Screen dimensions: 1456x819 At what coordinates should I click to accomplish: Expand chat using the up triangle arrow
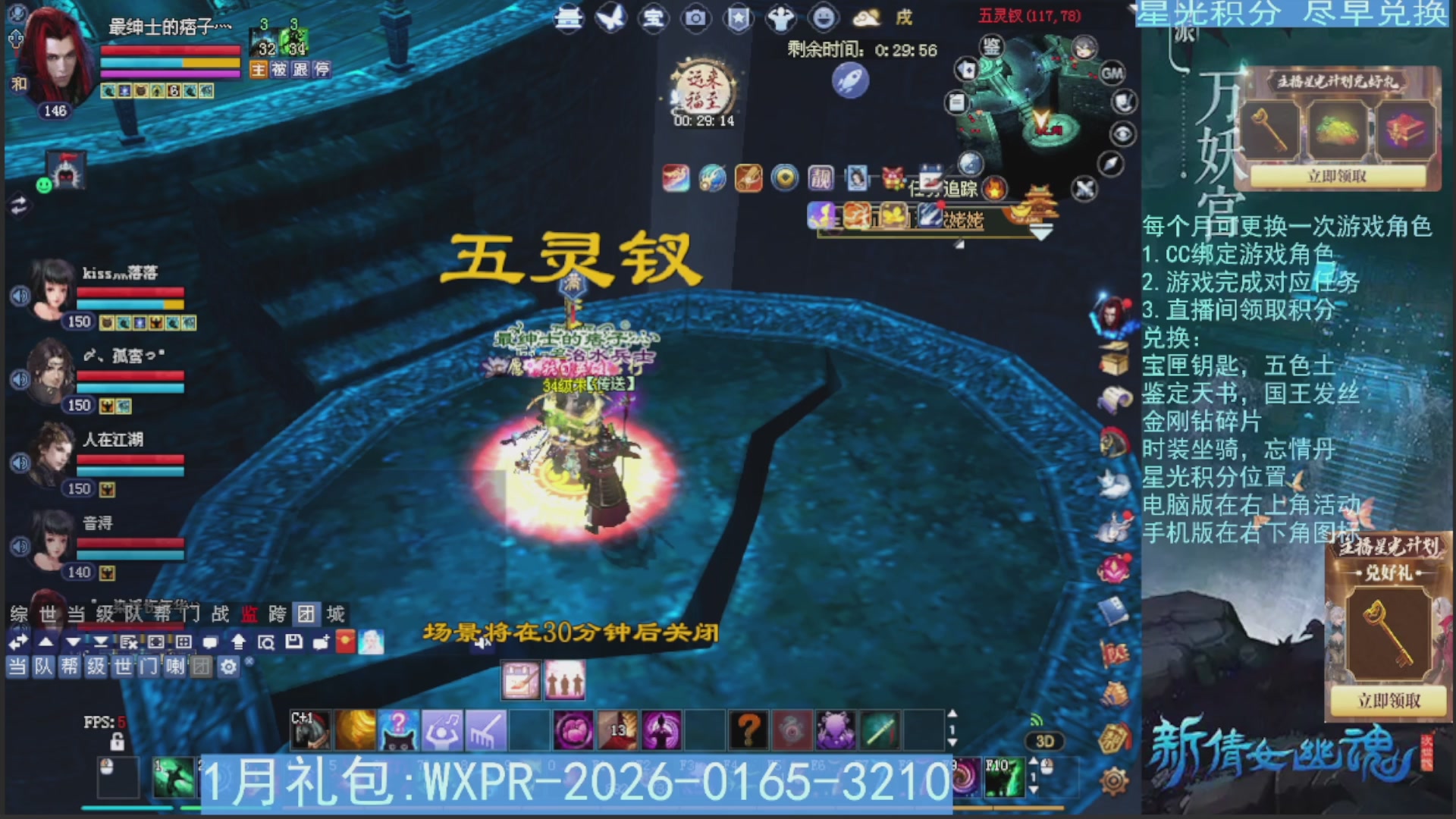pyautogui.click(x=45, y=641)
